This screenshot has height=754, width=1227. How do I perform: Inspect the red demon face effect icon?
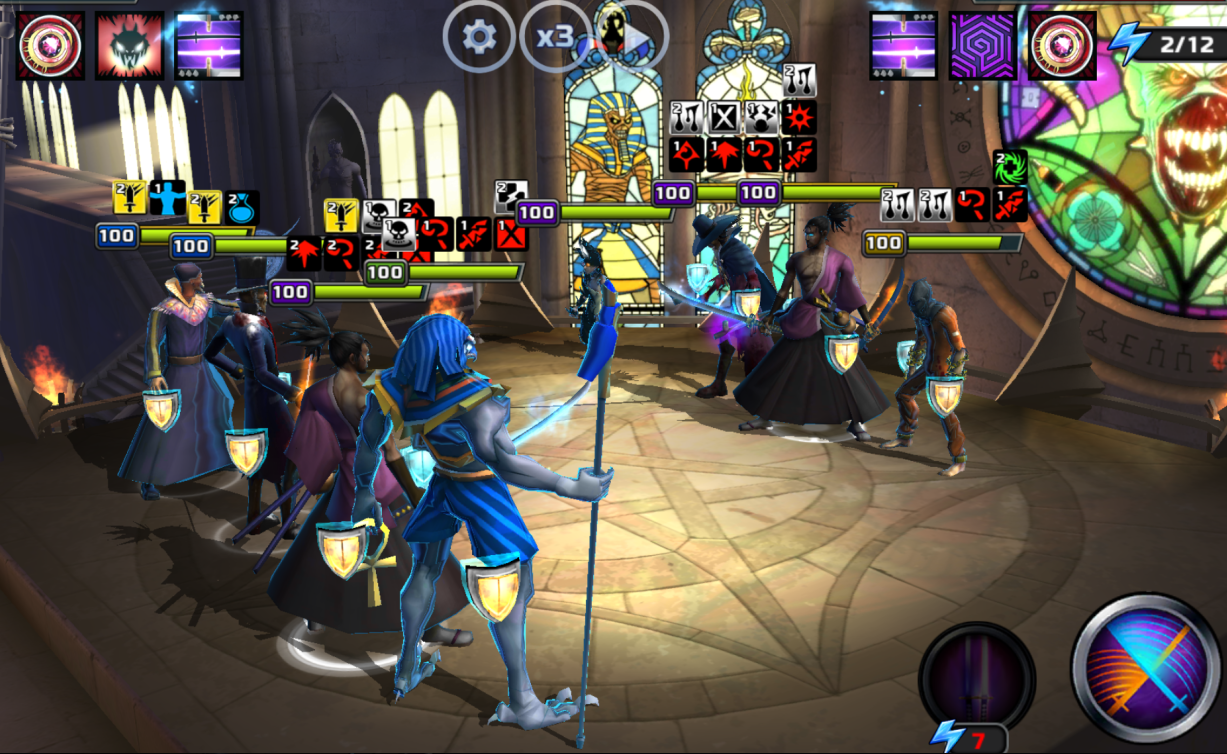(x=129, y=46)
